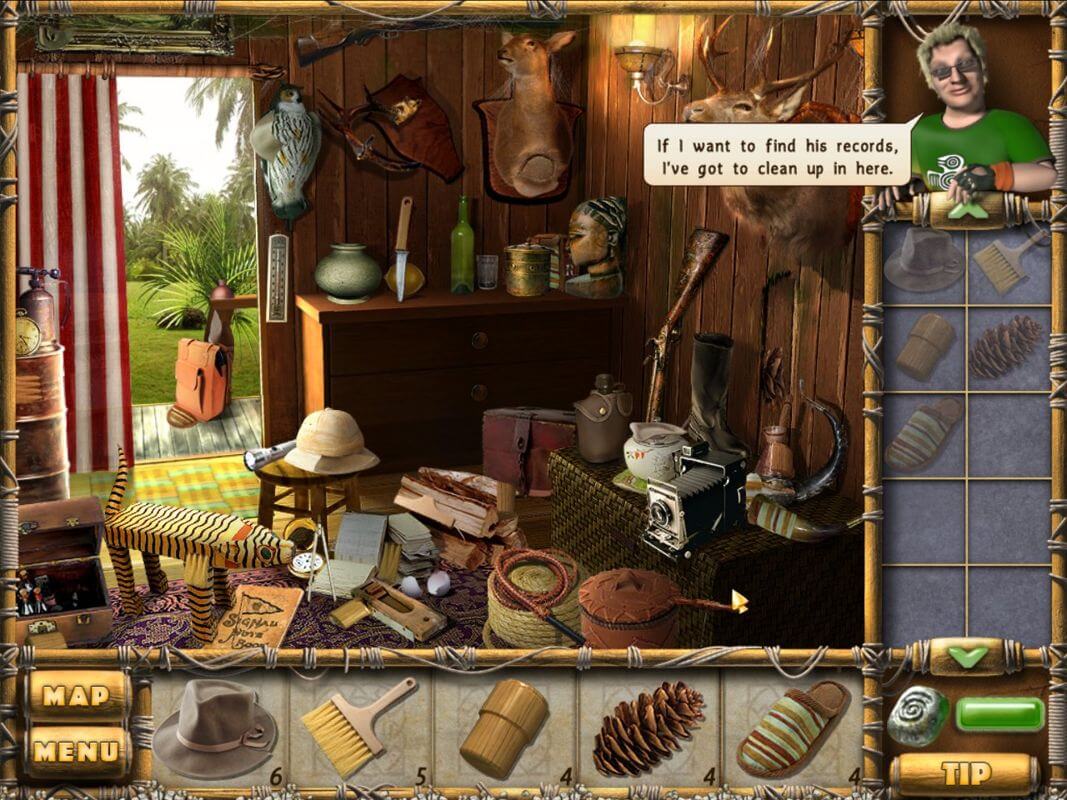Image resolution: width=1067 pixels, height=800 pixels.
Task: Click the green down arrow under the side grid
Action: coord(966,657)
